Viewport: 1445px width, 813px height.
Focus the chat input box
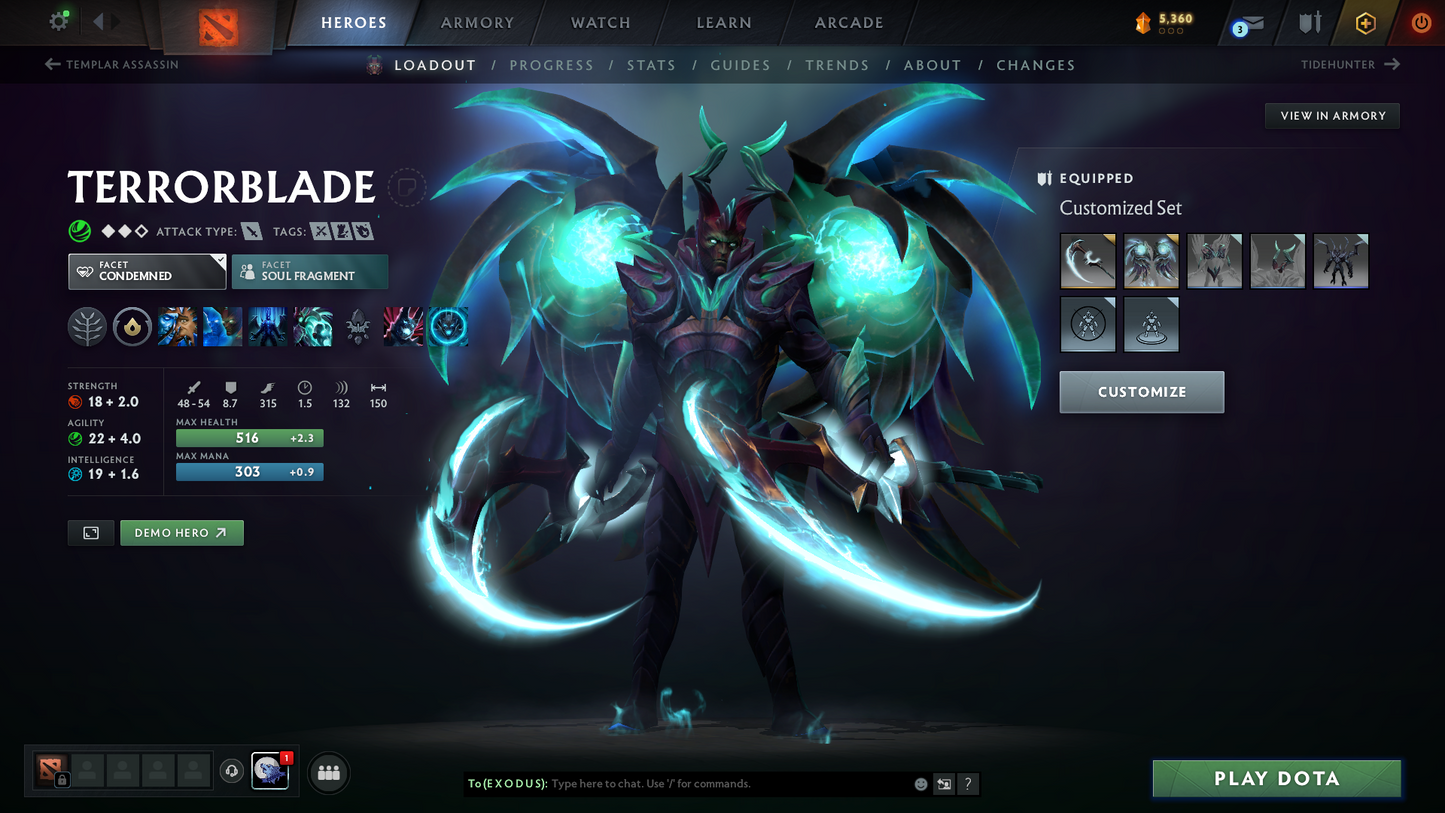tap(730, 784)
